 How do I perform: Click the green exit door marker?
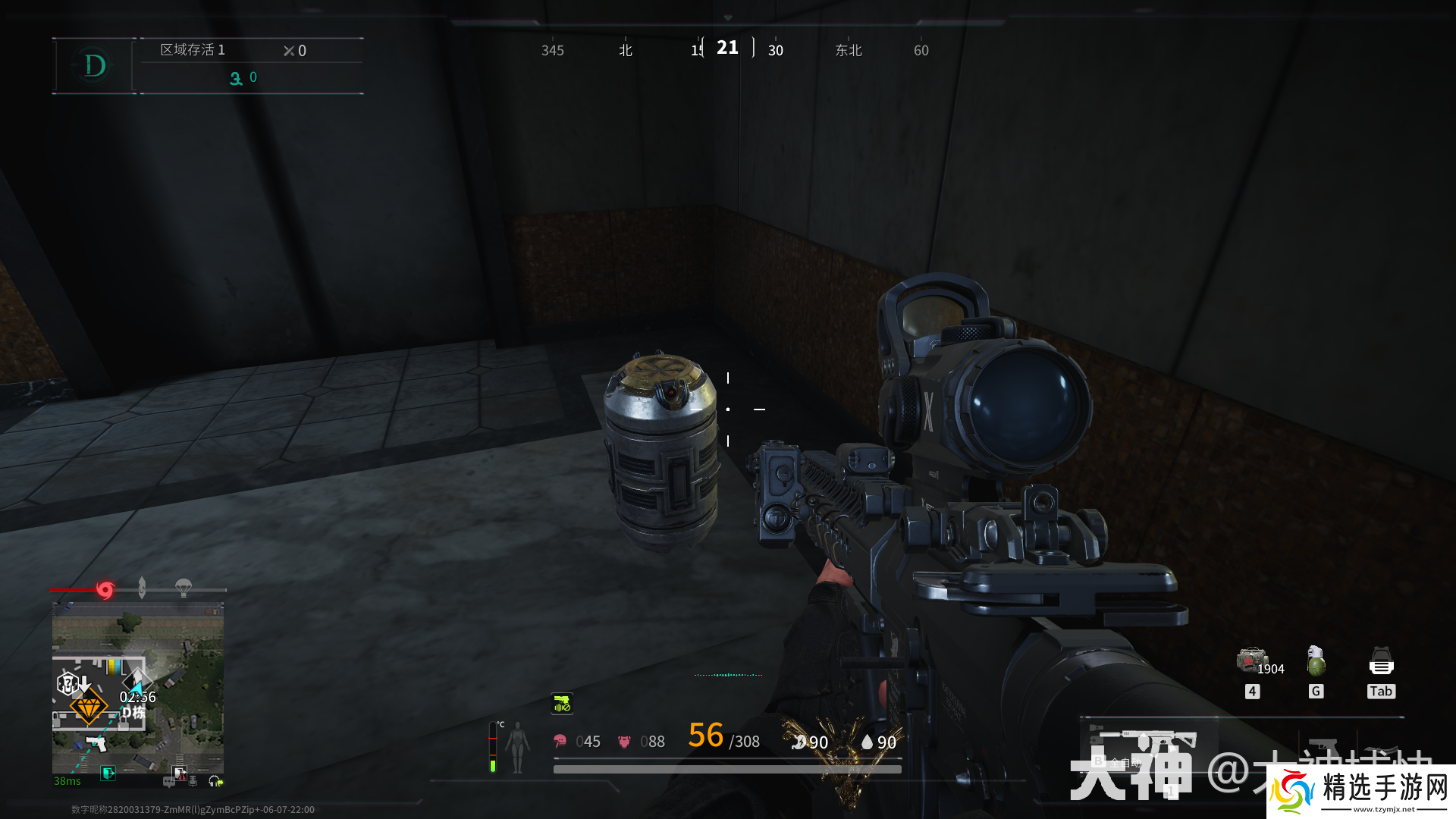[x=108, y=773]
